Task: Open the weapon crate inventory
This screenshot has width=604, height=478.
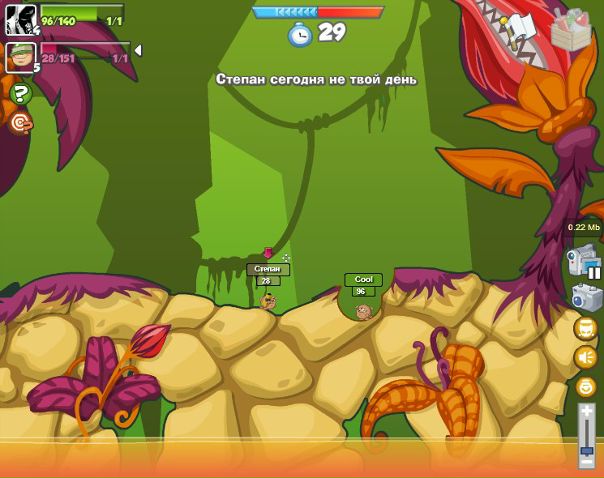Action: click(571, 29)
